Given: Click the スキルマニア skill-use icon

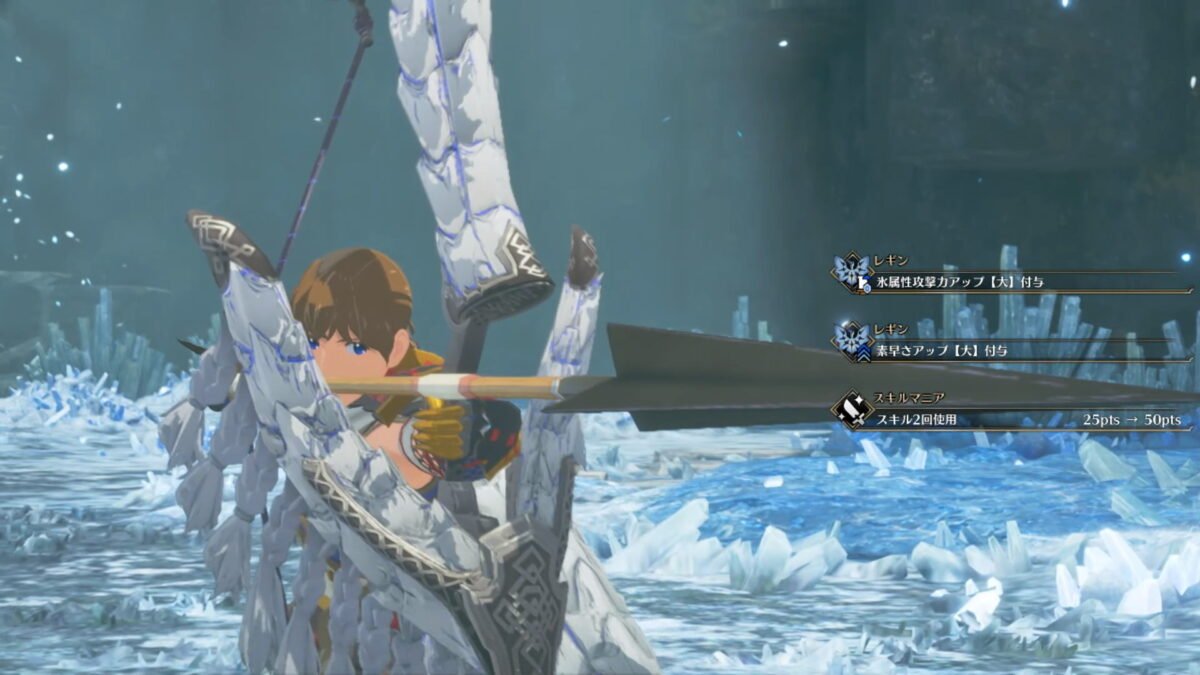Looking at the screenshot, I should 853,410.
